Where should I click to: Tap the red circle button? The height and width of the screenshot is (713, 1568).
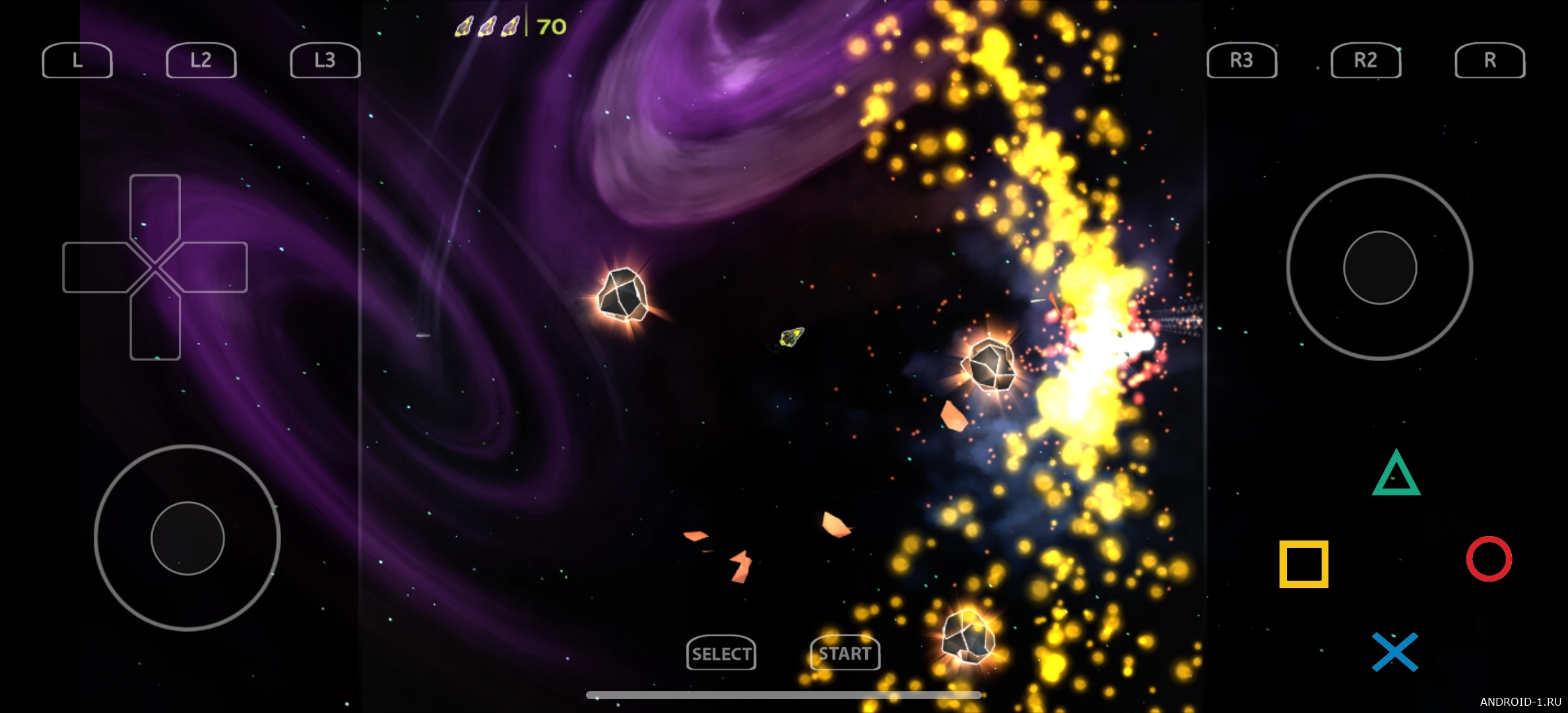[x=1489, y=559]
